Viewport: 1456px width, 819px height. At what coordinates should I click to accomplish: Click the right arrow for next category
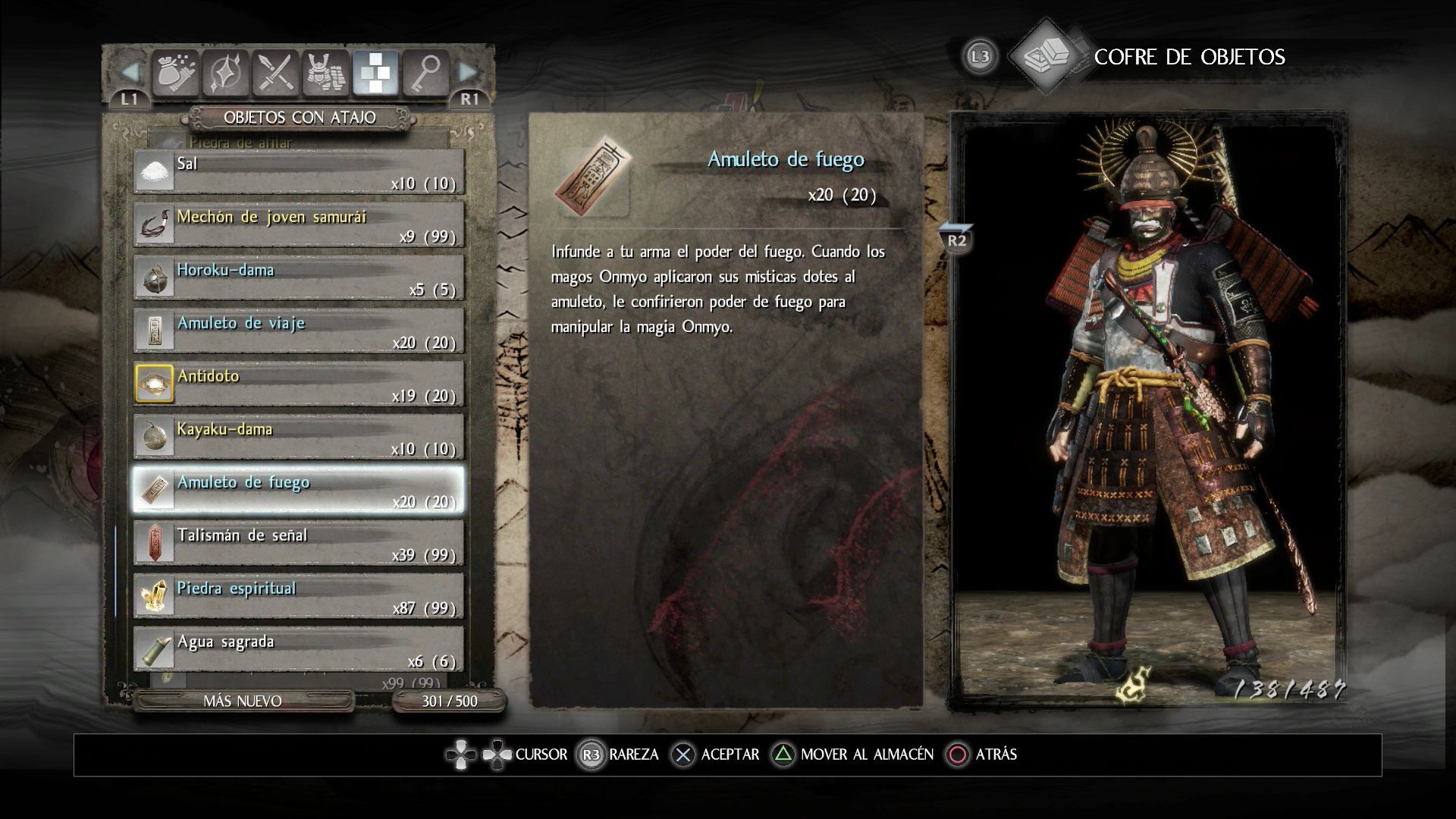point(468,74)
